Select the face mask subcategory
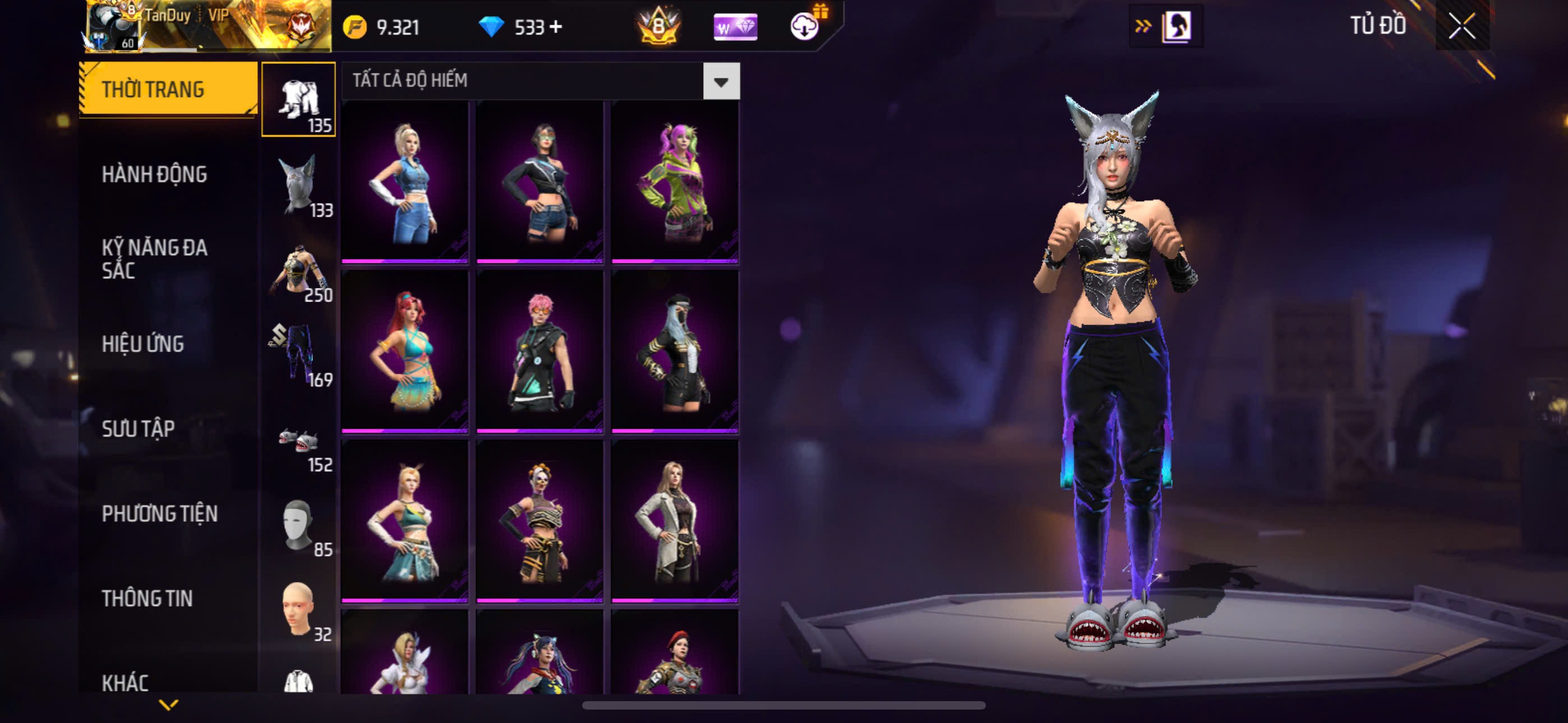The height and width of the screenshot is (723, 1568). pyautogui.click(x=298, y=525)
